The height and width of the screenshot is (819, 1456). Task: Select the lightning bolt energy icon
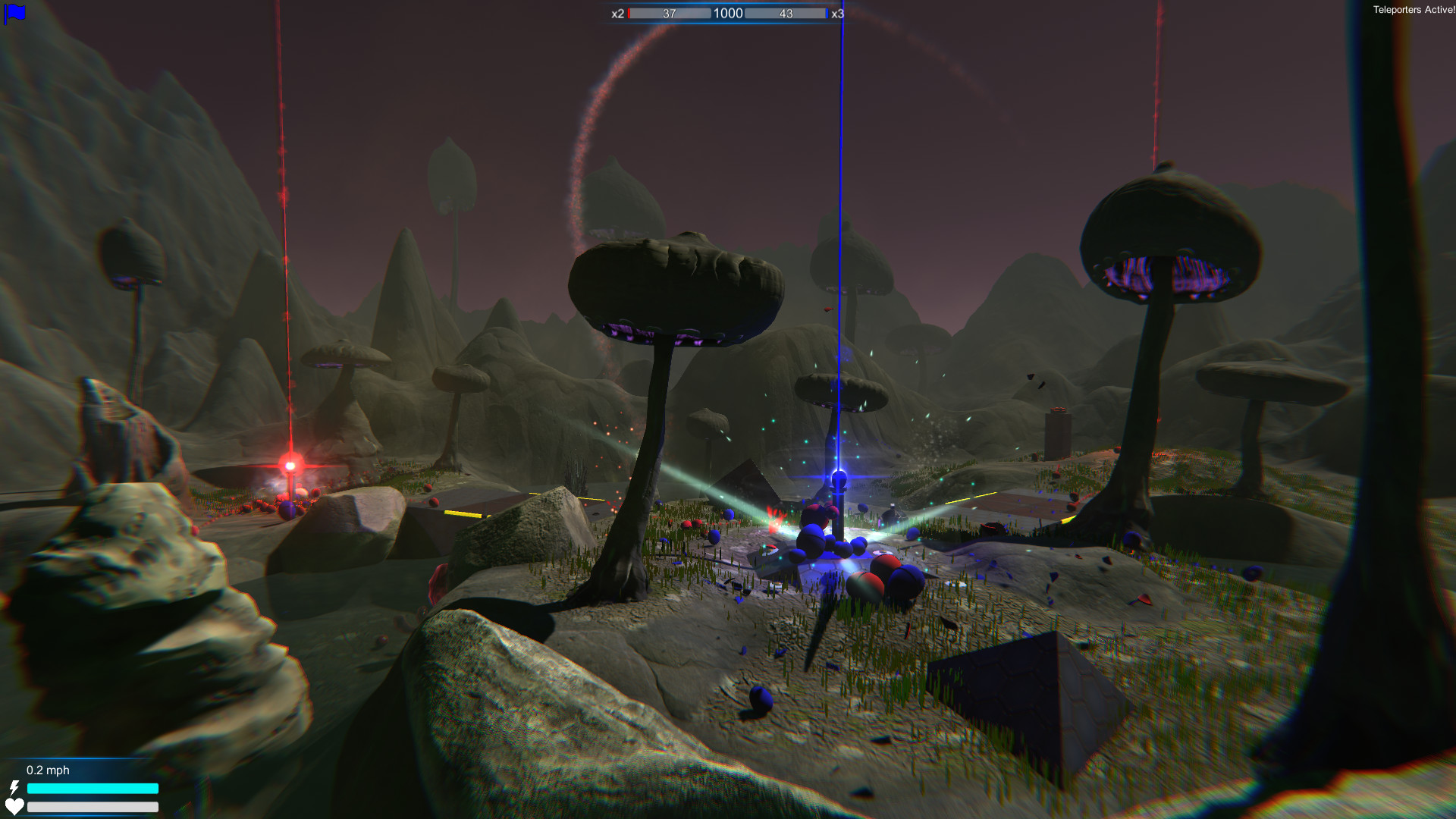point(15,789)
